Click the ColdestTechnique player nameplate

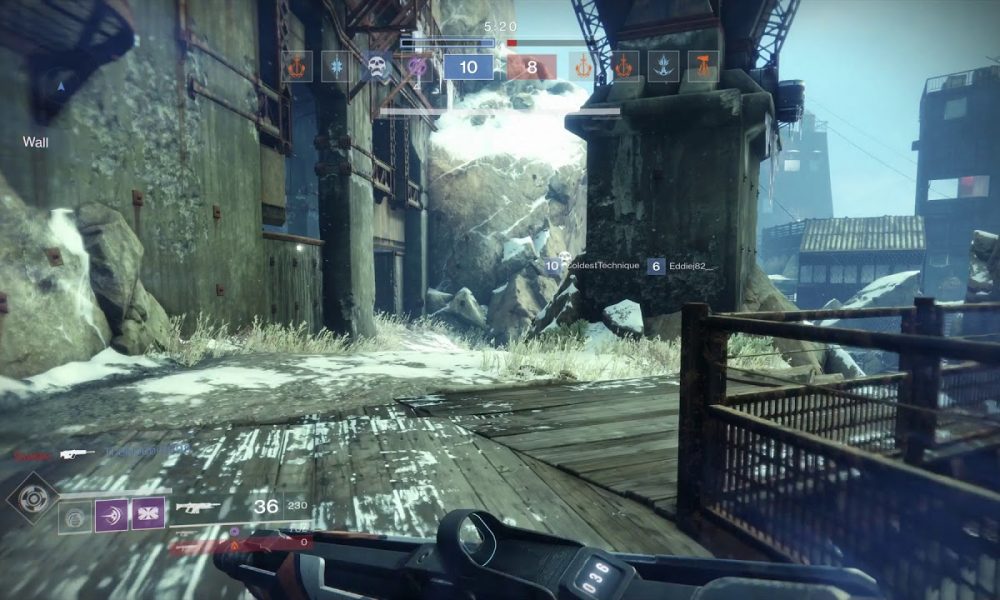click(x=602, y=266)
